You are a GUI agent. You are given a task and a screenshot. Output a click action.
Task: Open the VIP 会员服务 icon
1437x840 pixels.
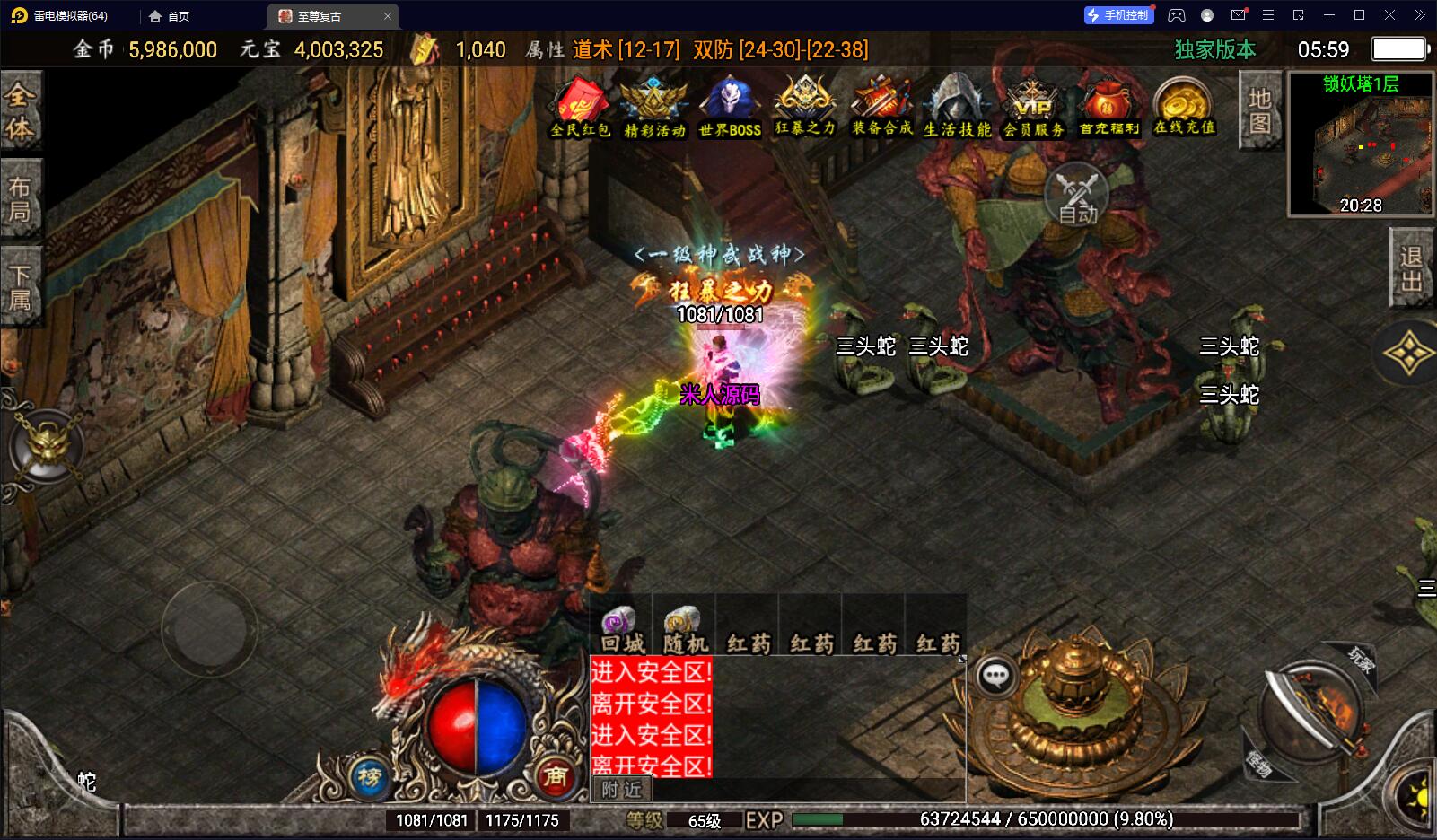(1033, 108)
